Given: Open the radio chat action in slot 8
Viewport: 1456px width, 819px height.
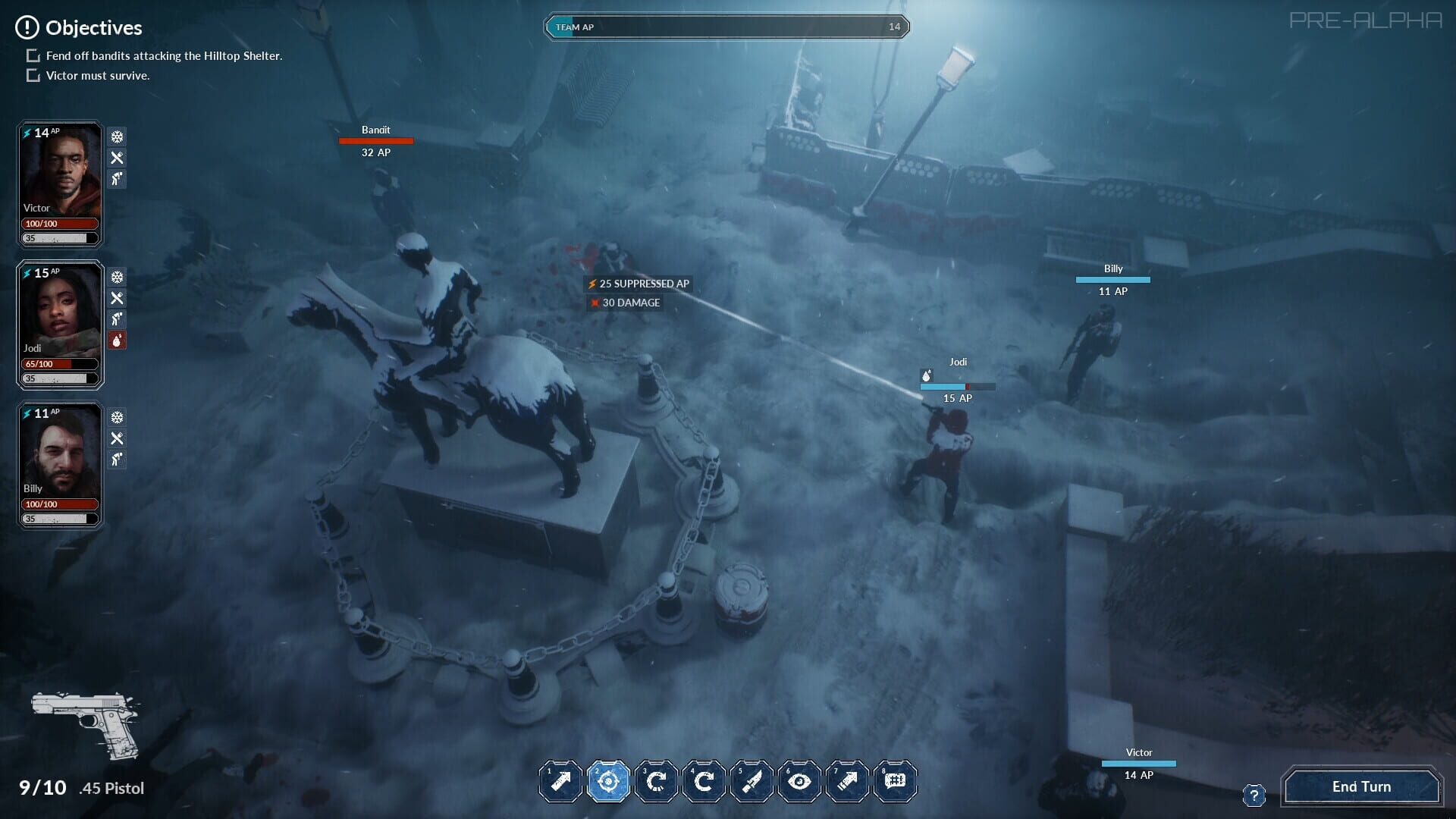Looking at the screenshot, I should (x=895, y=781).
